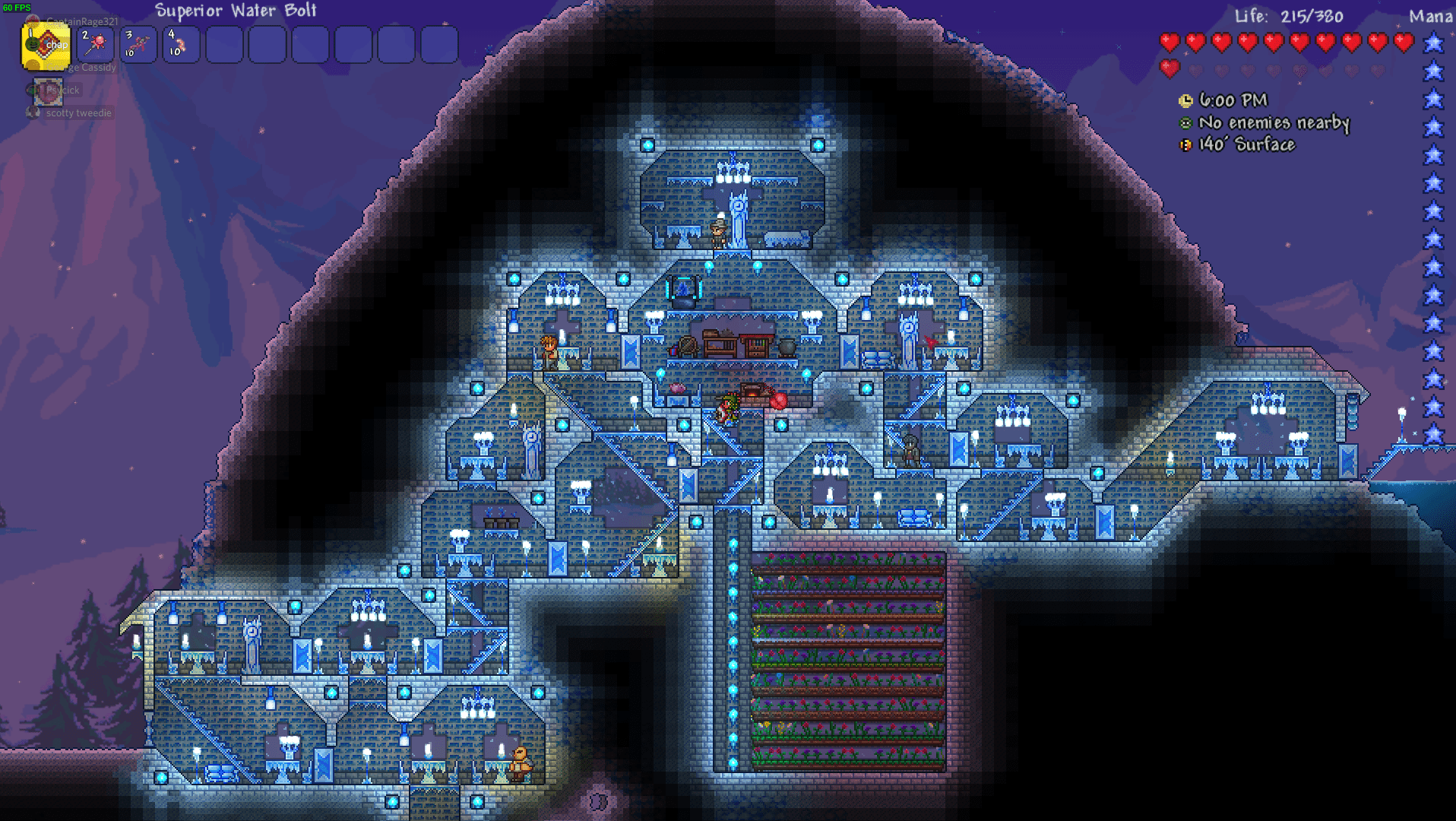Click the gold watch icon next to 6:00 PM
1456x821 pixels.
click(1185, 100)
